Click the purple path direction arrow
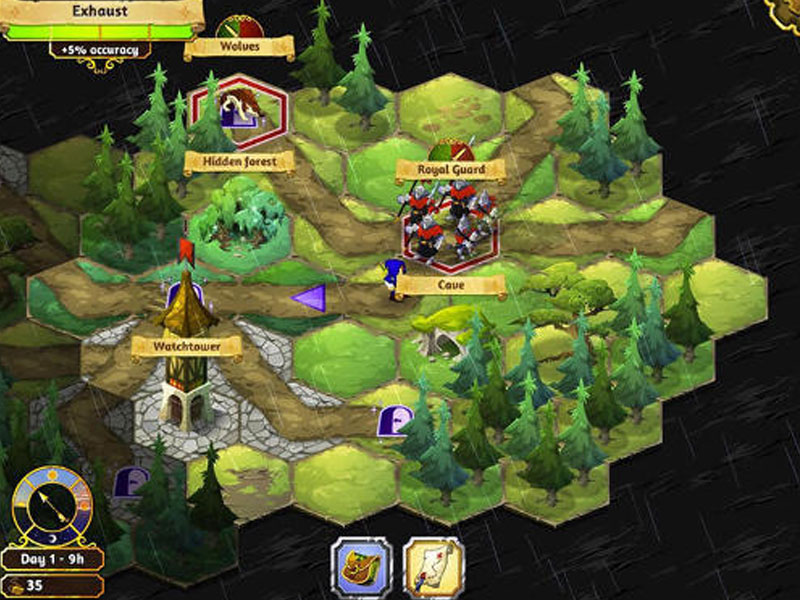The image size is (800, 600). [309, 297]
